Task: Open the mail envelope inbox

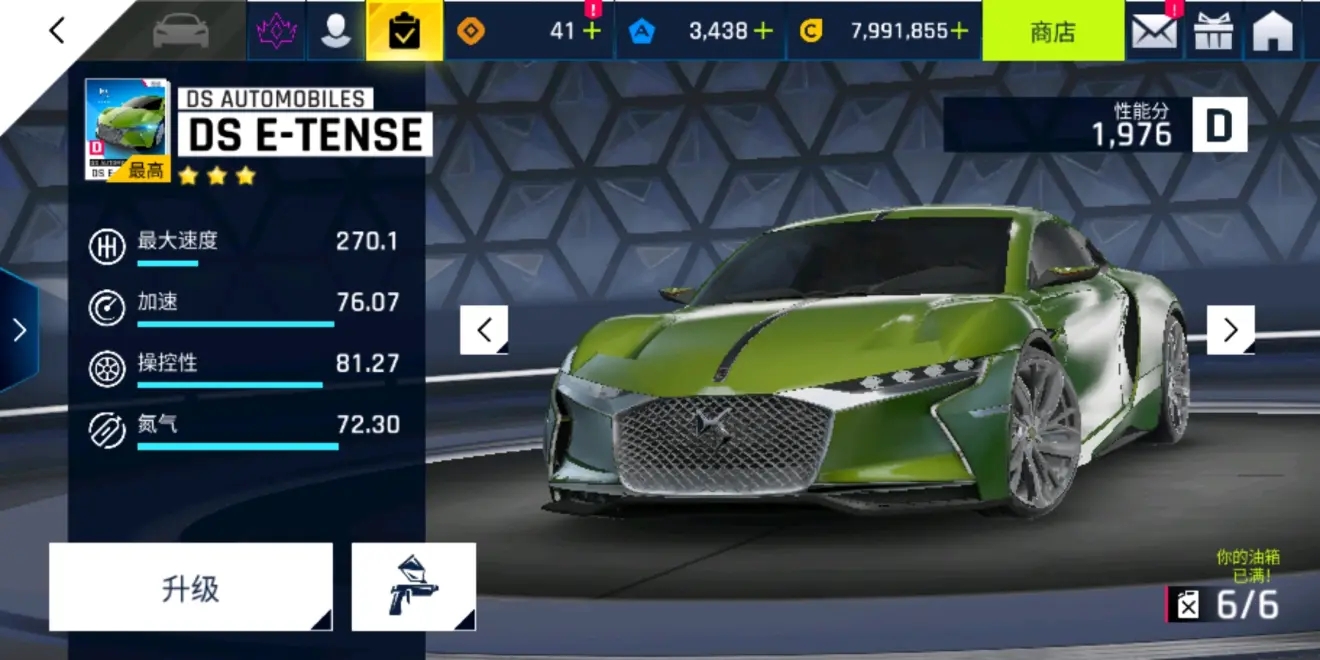Action: click(x=1154, y=31)
